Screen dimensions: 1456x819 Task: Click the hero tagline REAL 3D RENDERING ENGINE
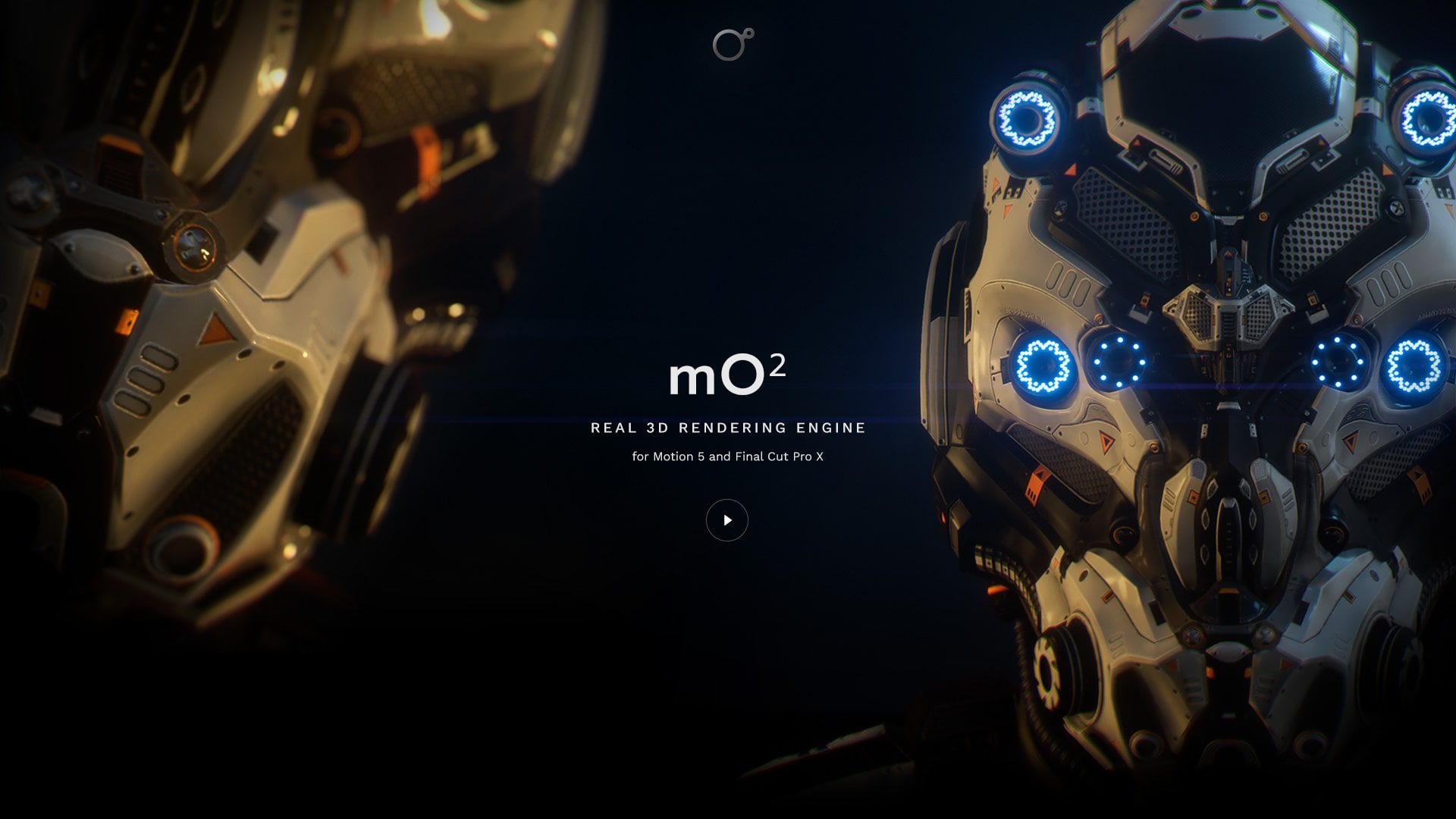[726, 427]
